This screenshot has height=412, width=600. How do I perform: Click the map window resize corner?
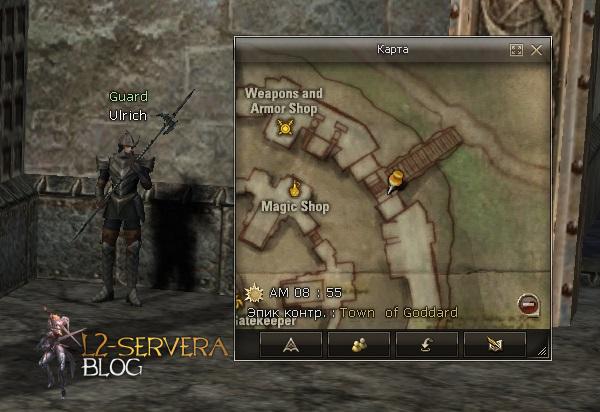tap(543, 351)
